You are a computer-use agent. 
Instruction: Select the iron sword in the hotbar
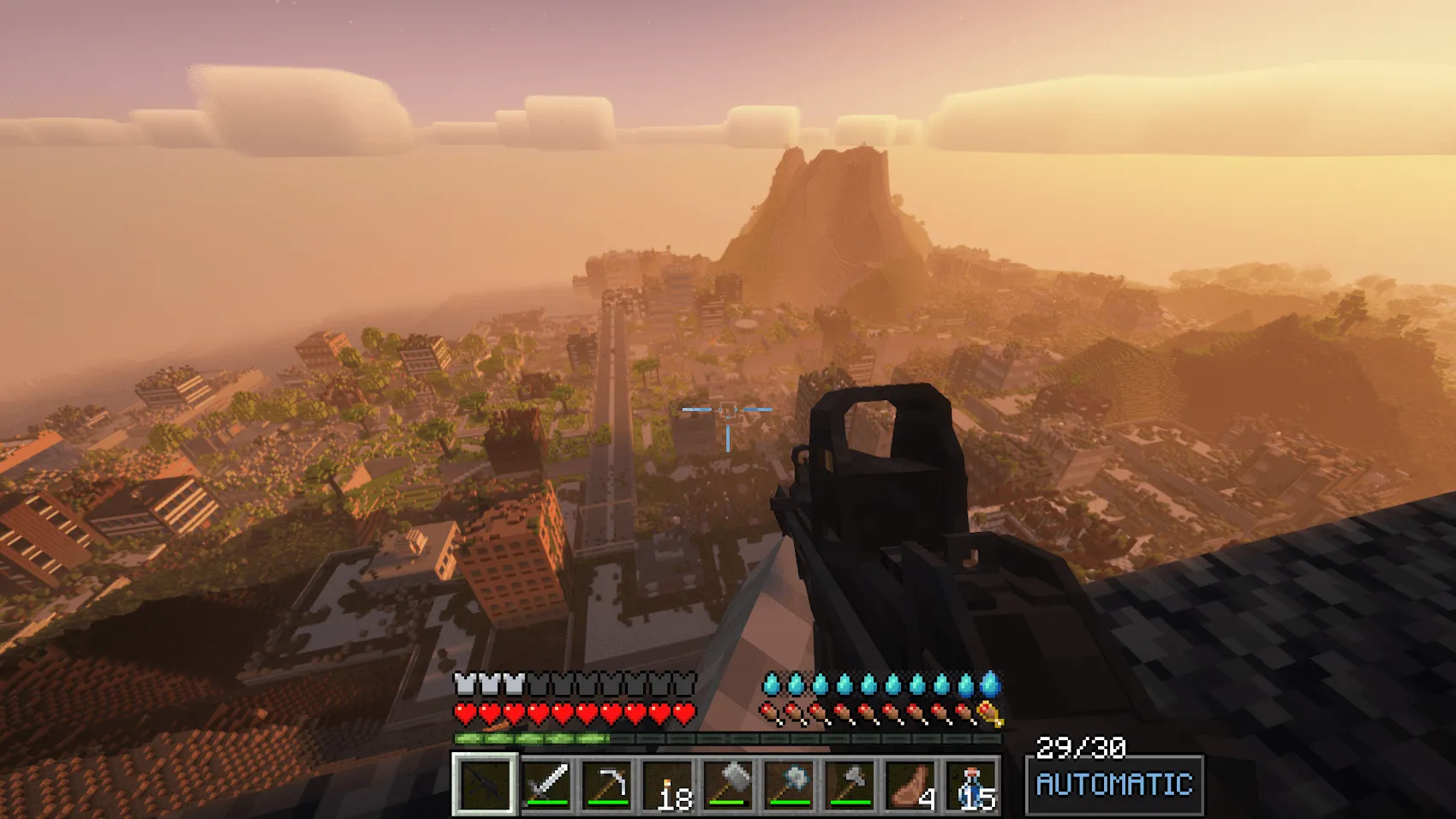546,782
